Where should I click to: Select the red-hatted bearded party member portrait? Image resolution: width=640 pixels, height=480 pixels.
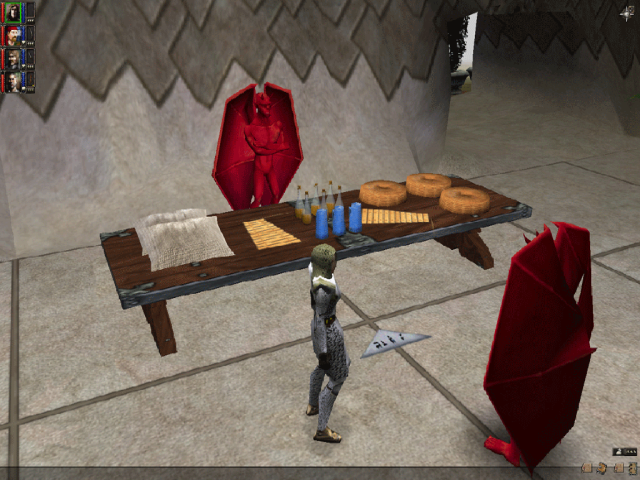tap(13, 36)
